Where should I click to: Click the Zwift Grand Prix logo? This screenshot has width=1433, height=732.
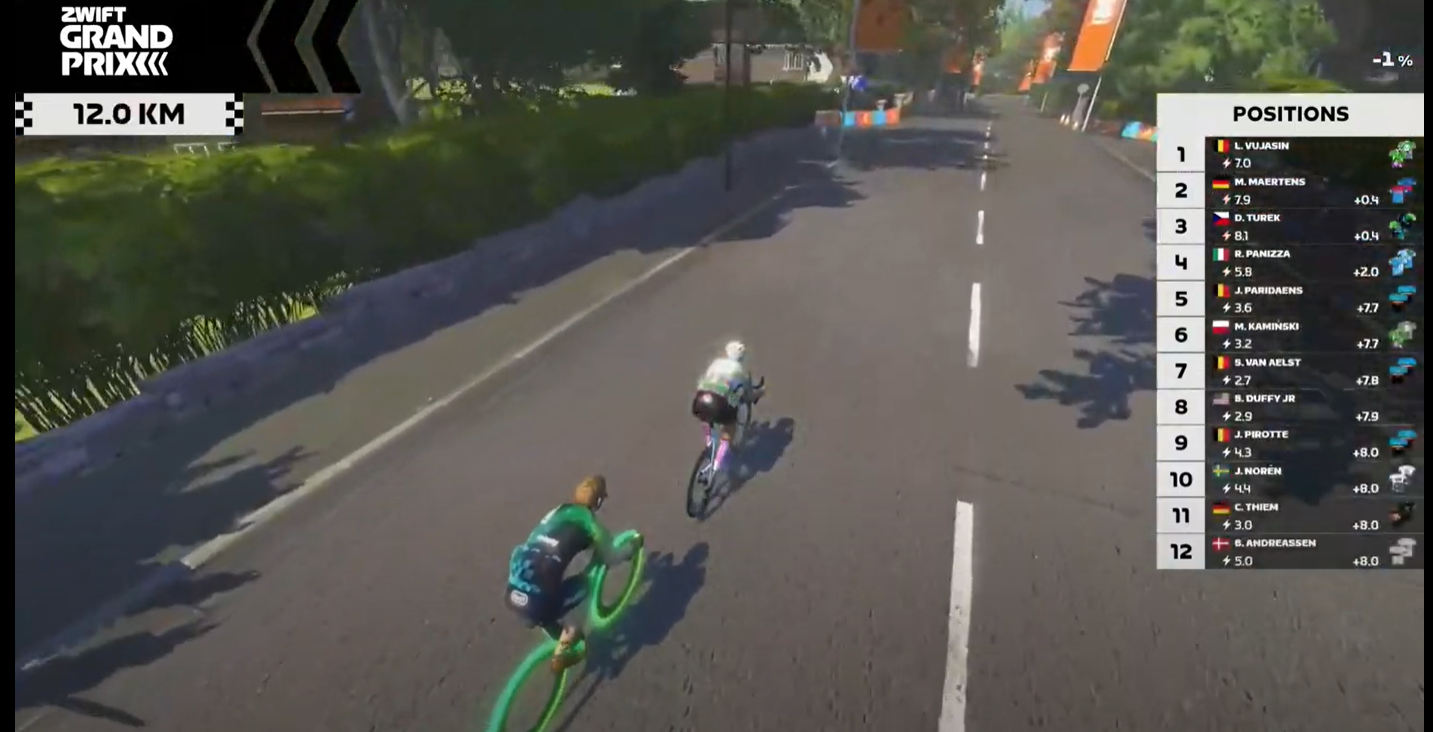(x=115, y=42)
